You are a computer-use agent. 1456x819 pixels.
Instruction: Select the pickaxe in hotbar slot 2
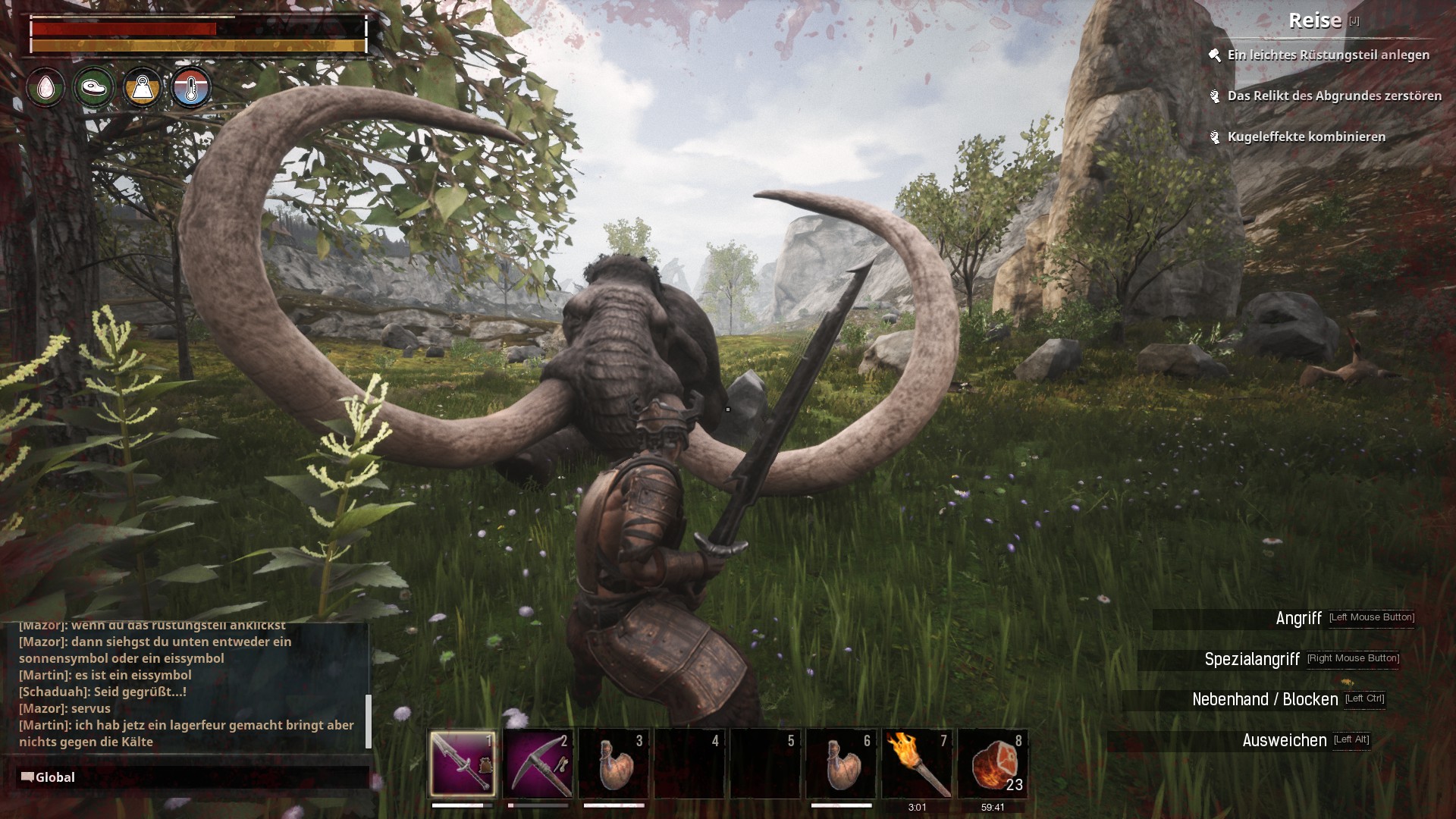(x=538, y=764)
